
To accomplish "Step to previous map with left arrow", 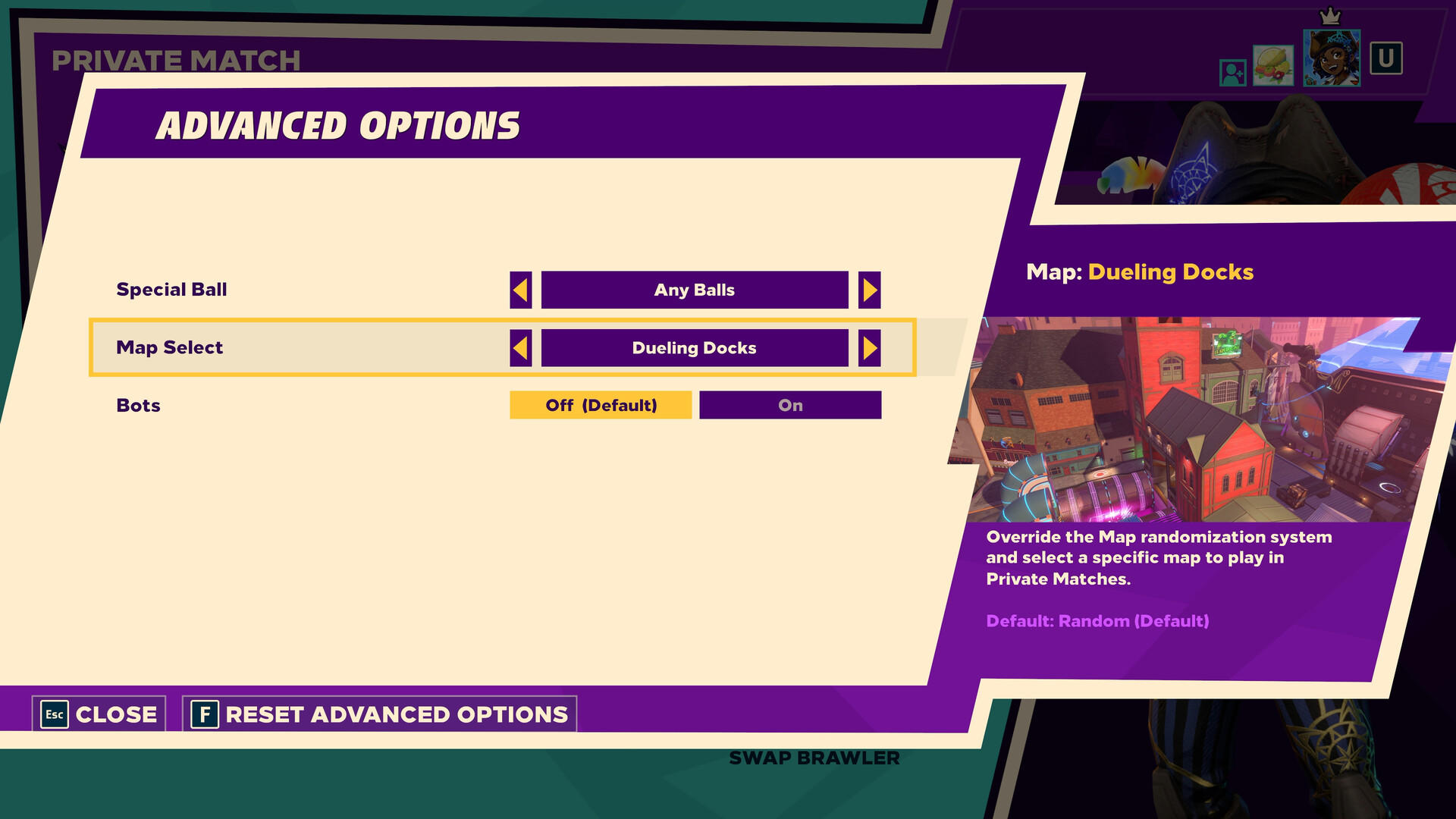I will click(x=521, y=347).
